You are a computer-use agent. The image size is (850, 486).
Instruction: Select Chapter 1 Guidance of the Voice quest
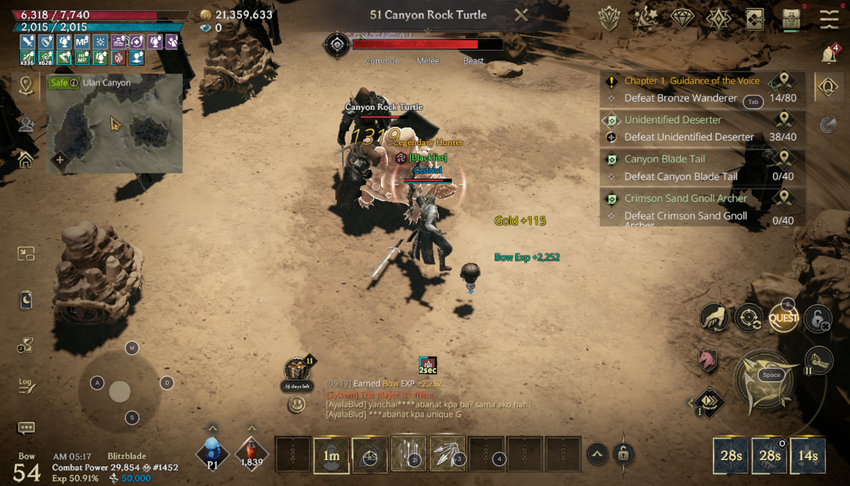point(692,81)
